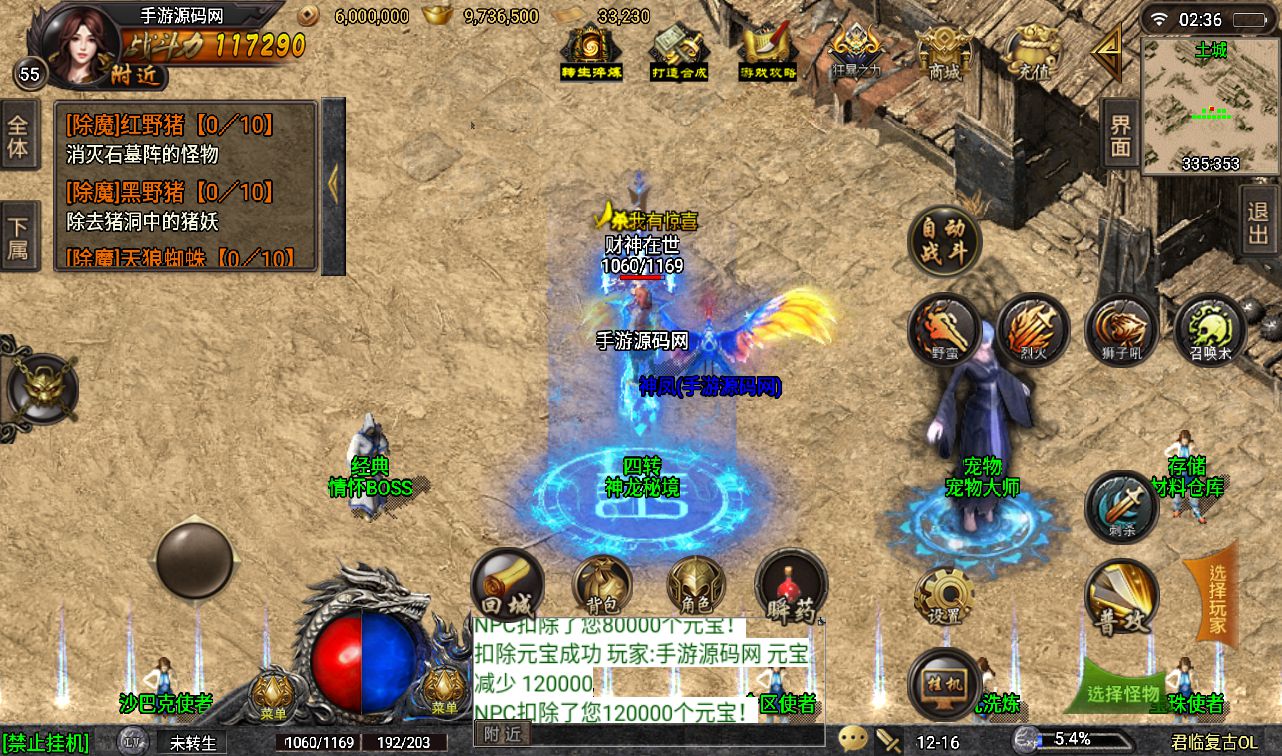Viewport: 1282px width, 756px height.
Task: Open the 充值 recharge menu
Action: click(1033, 52)
